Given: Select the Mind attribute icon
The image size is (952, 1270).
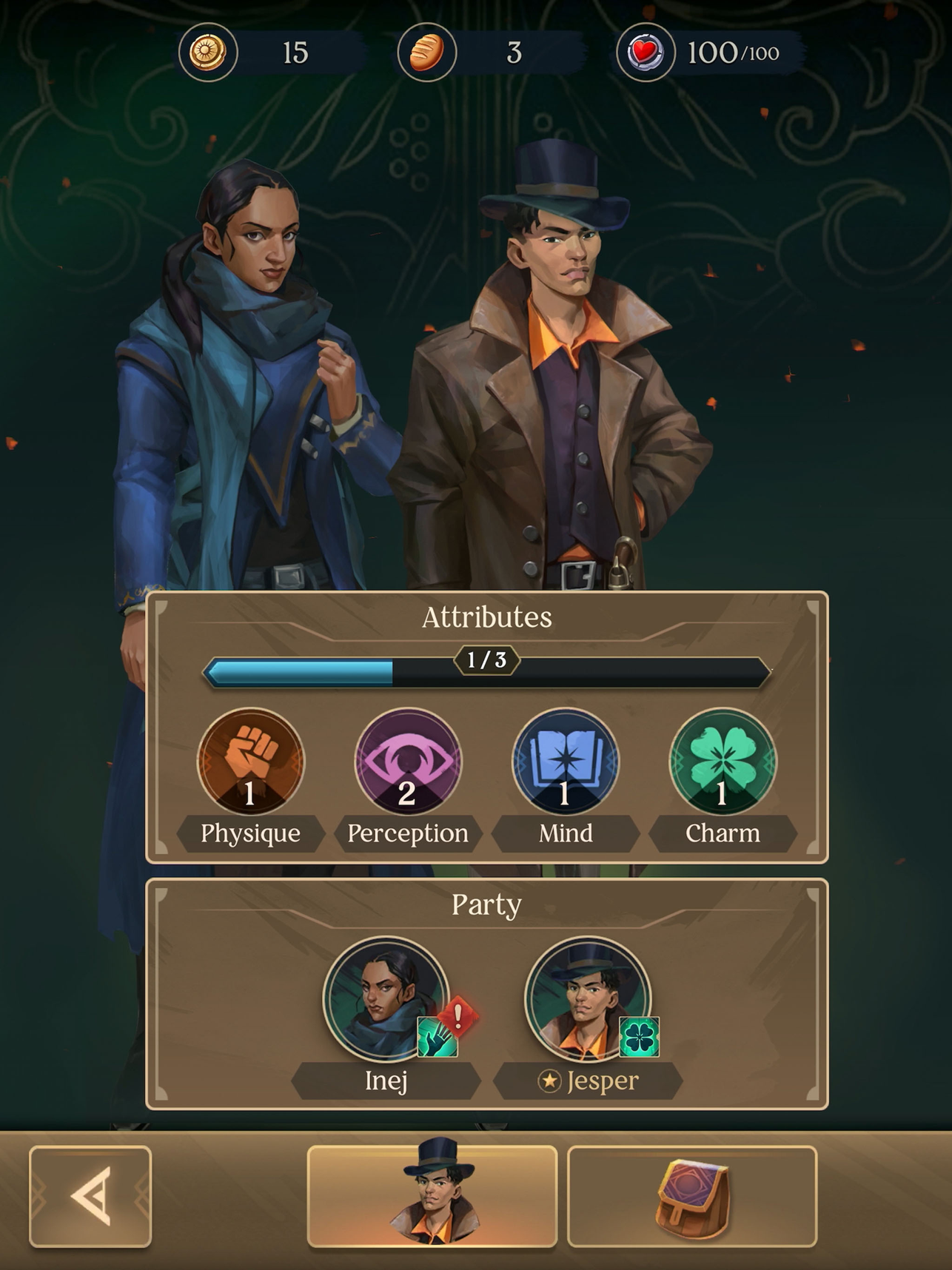Looking at the screenshot, I should click(x=566, y=760).
